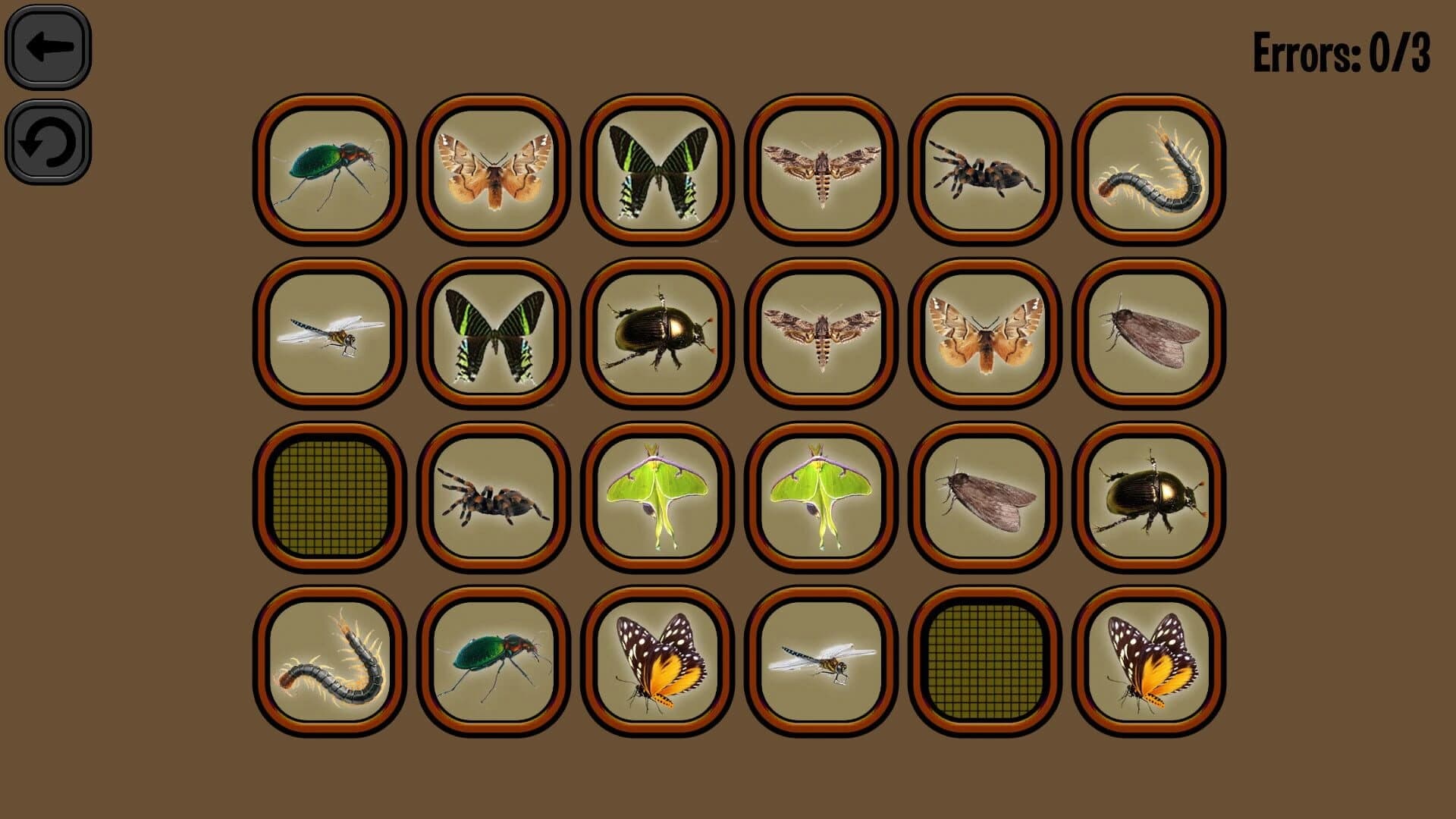1456x819 pixels.
Task: Flip the tarantula card in the top row
Action: [984, 168]
